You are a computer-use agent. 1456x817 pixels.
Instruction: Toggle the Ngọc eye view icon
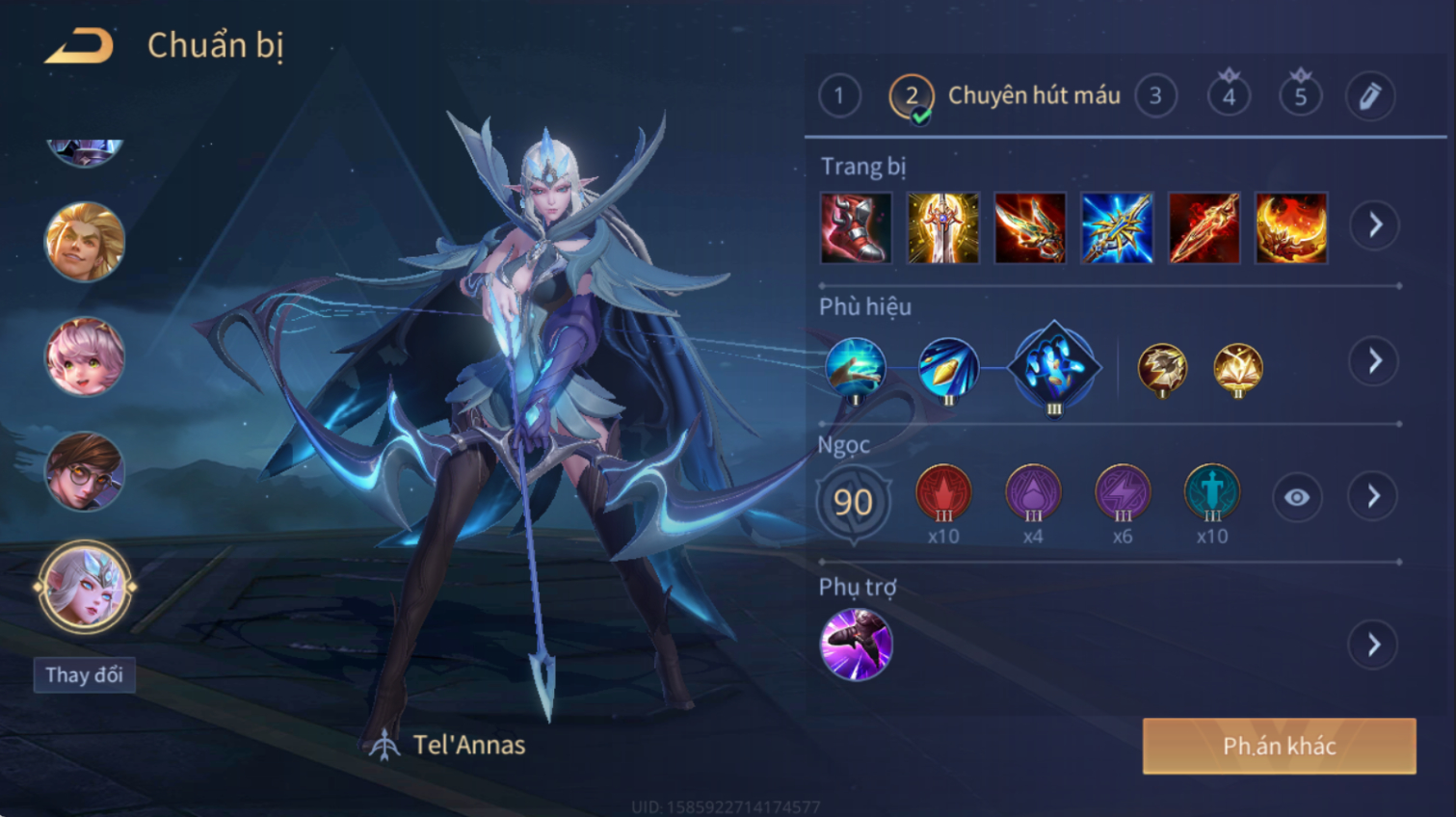(x=1297, y=497)
